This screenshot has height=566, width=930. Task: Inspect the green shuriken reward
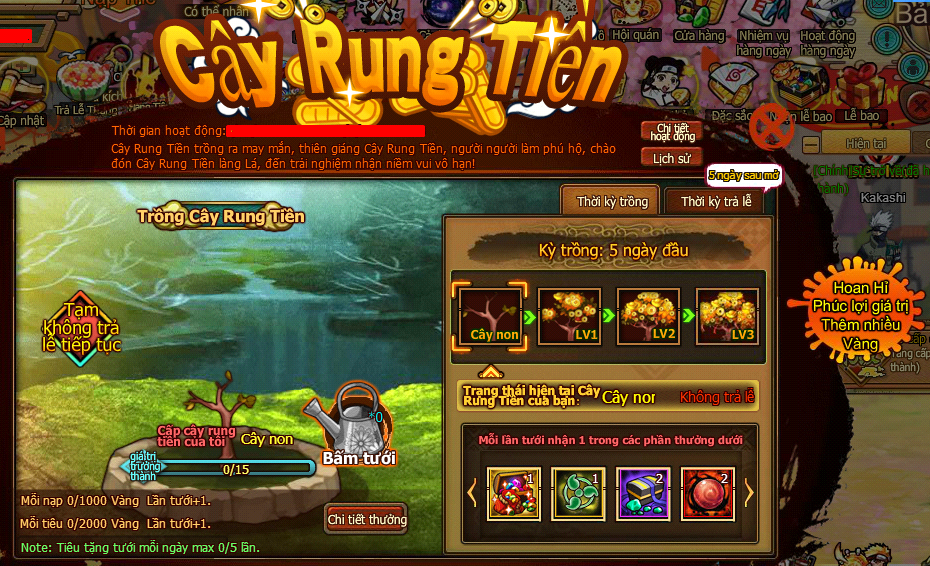click(578, 494)
